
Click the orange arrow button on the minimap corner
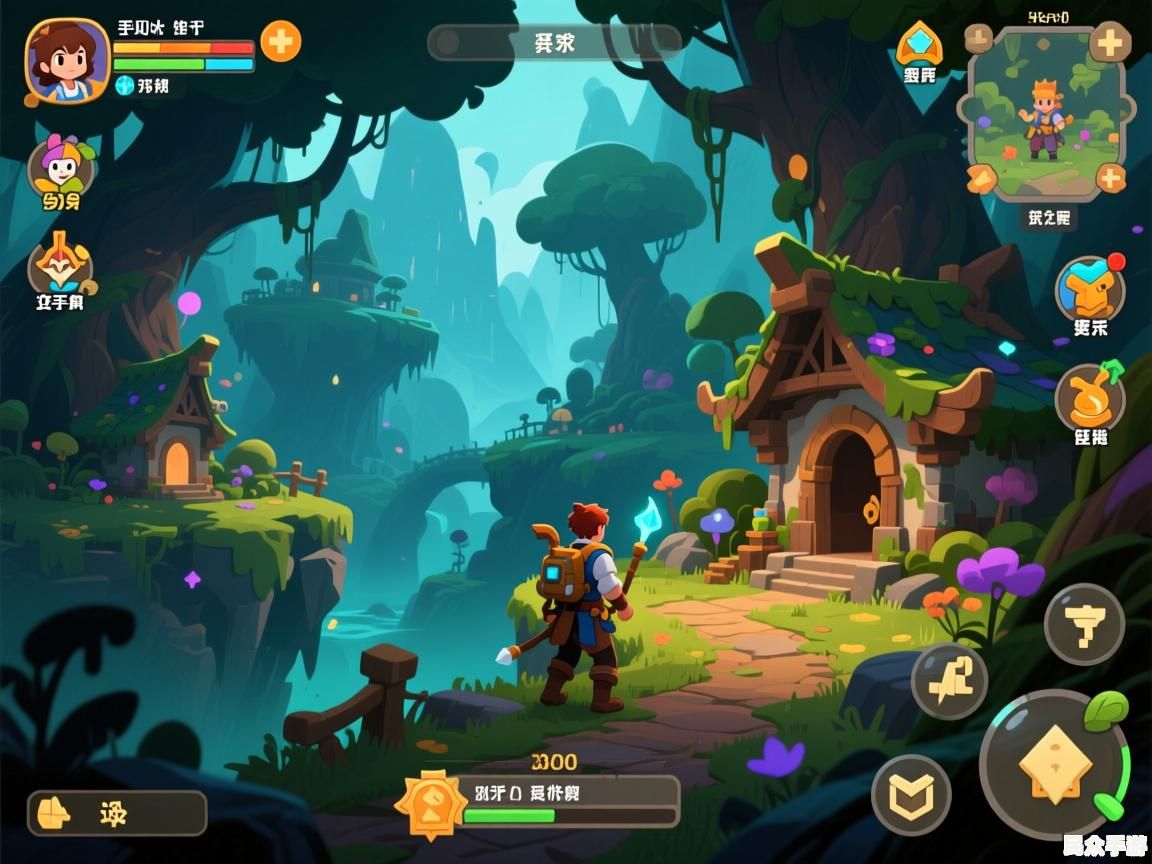982,179
